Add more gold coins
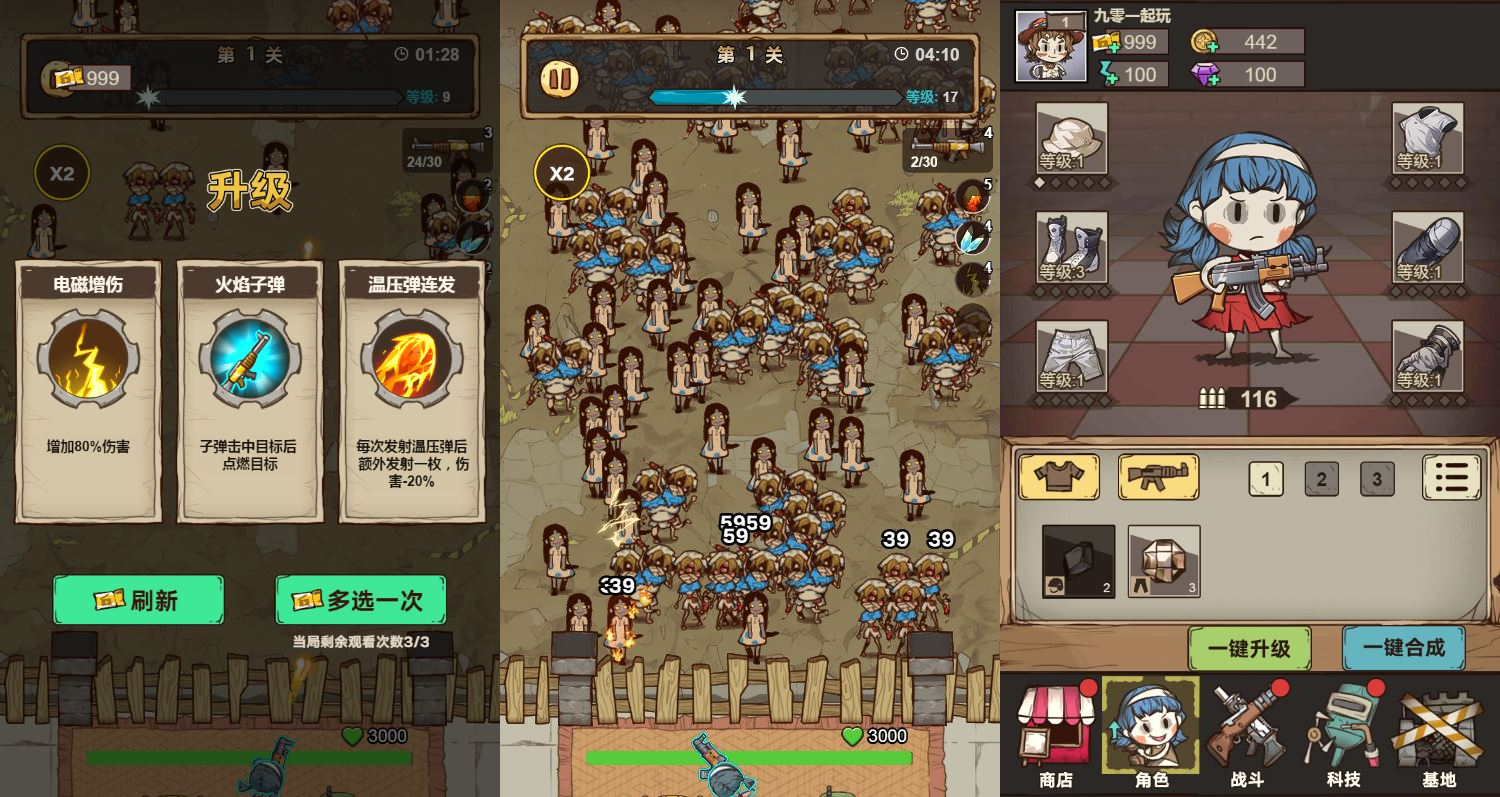Viewport: 1500px width, 797px height. click(1204, 42)
